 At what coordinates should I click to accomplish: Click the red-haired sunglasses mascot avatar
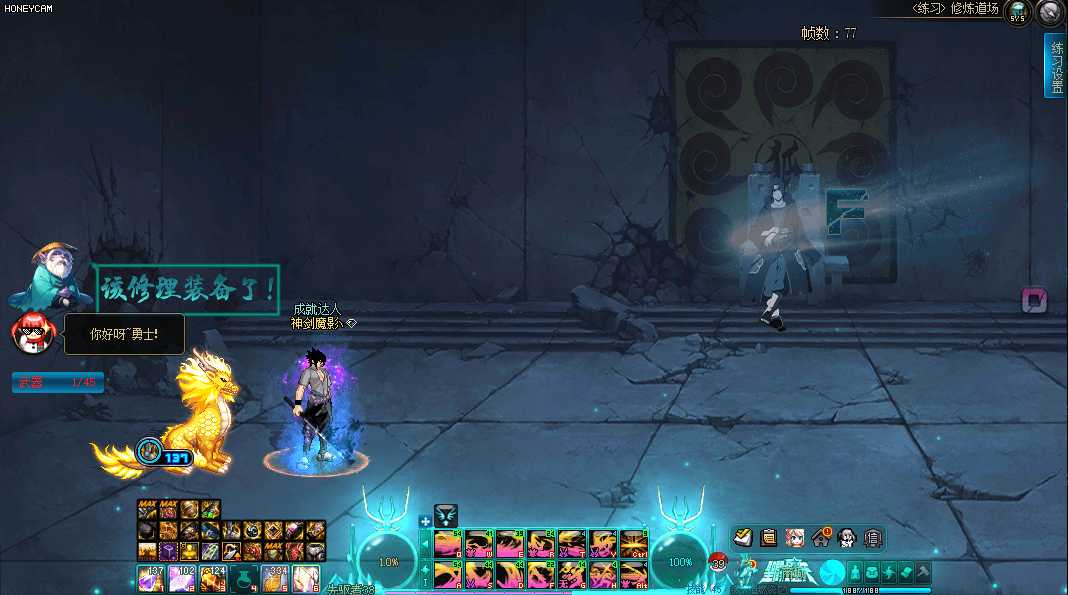tap(31, 332)
